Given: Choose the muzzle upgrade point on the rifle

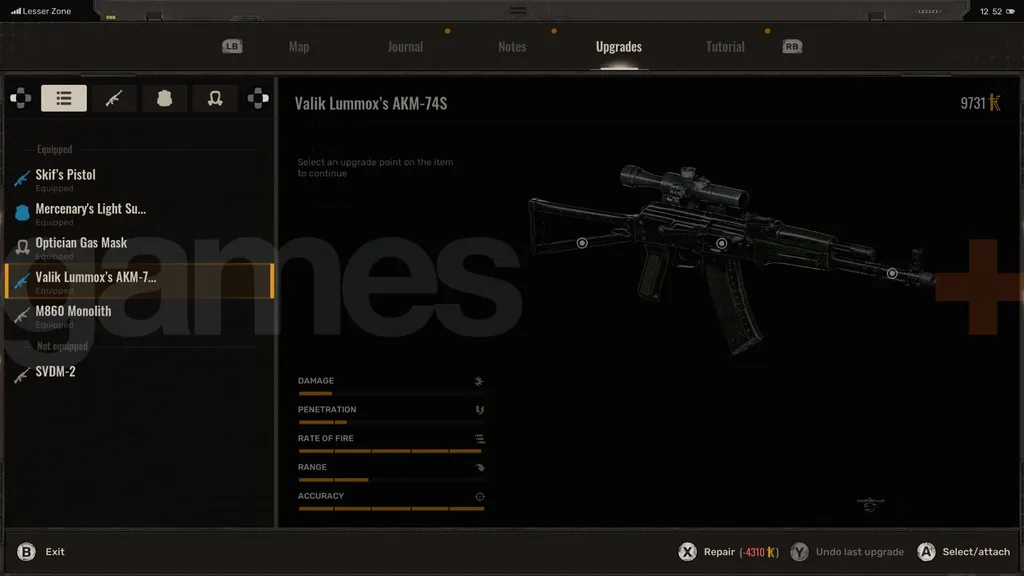Looking at the screenshot, I should pos(892,273).
